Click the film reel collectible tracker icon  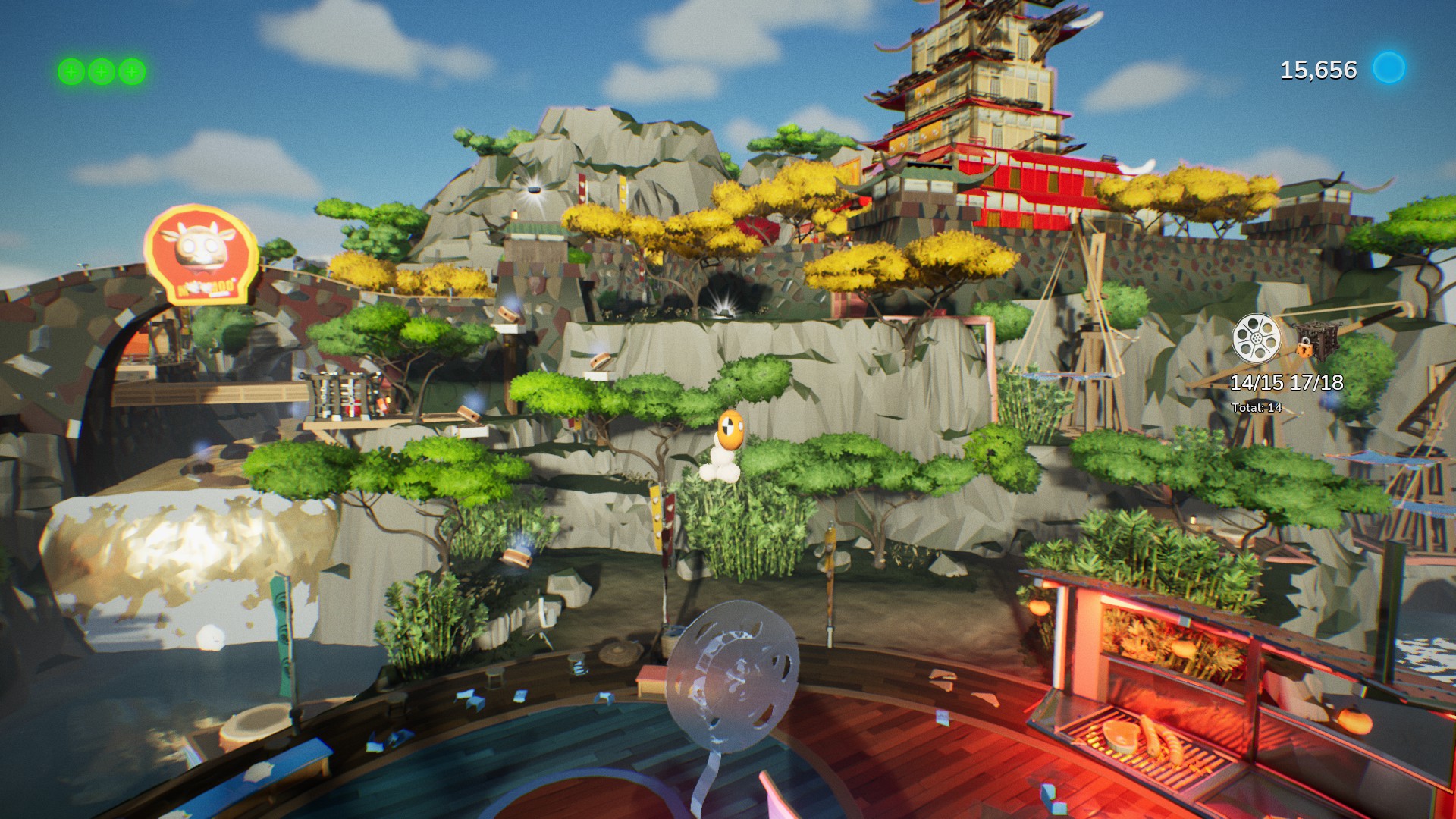(1256, 337)
